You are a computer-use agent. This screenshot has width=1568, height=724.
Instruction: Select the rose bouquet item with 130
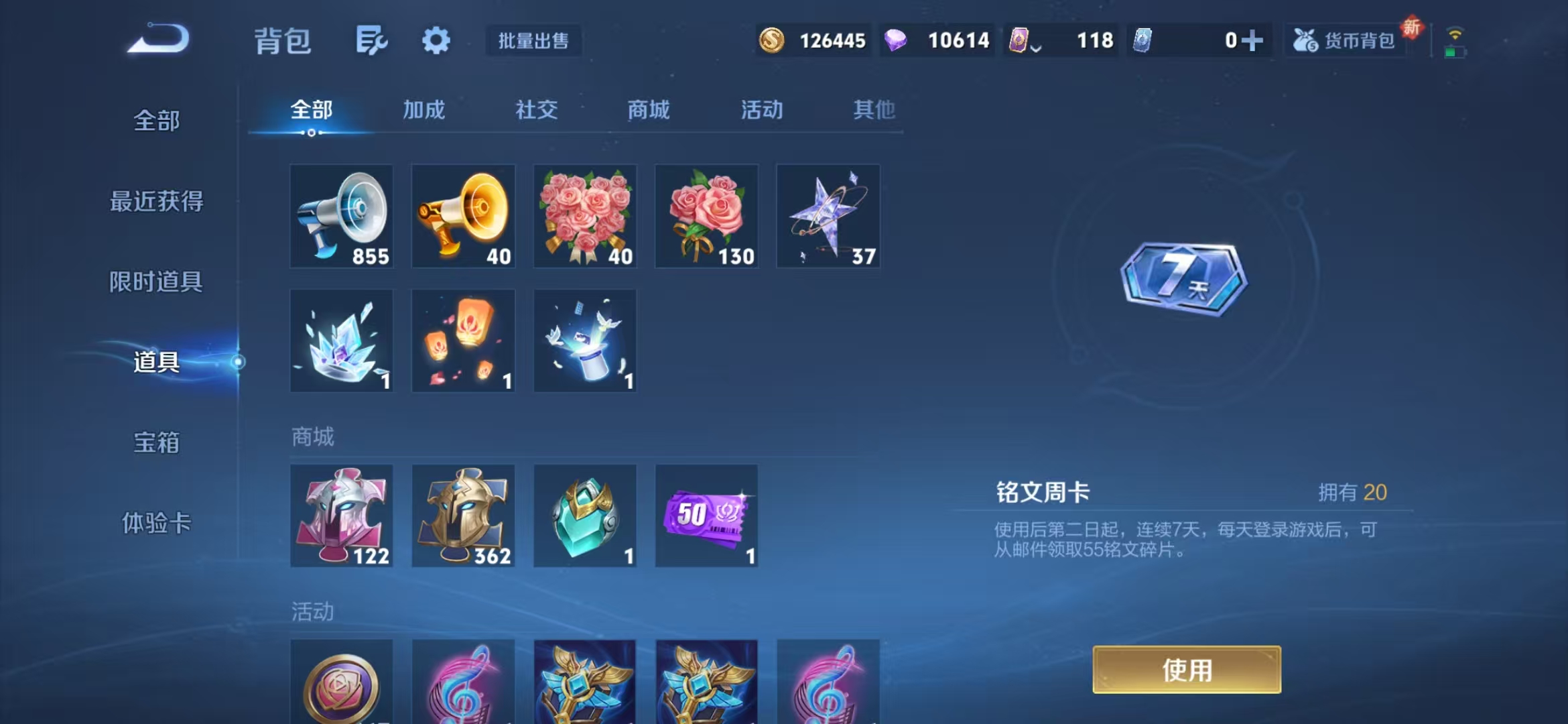[x=706, y=217]
